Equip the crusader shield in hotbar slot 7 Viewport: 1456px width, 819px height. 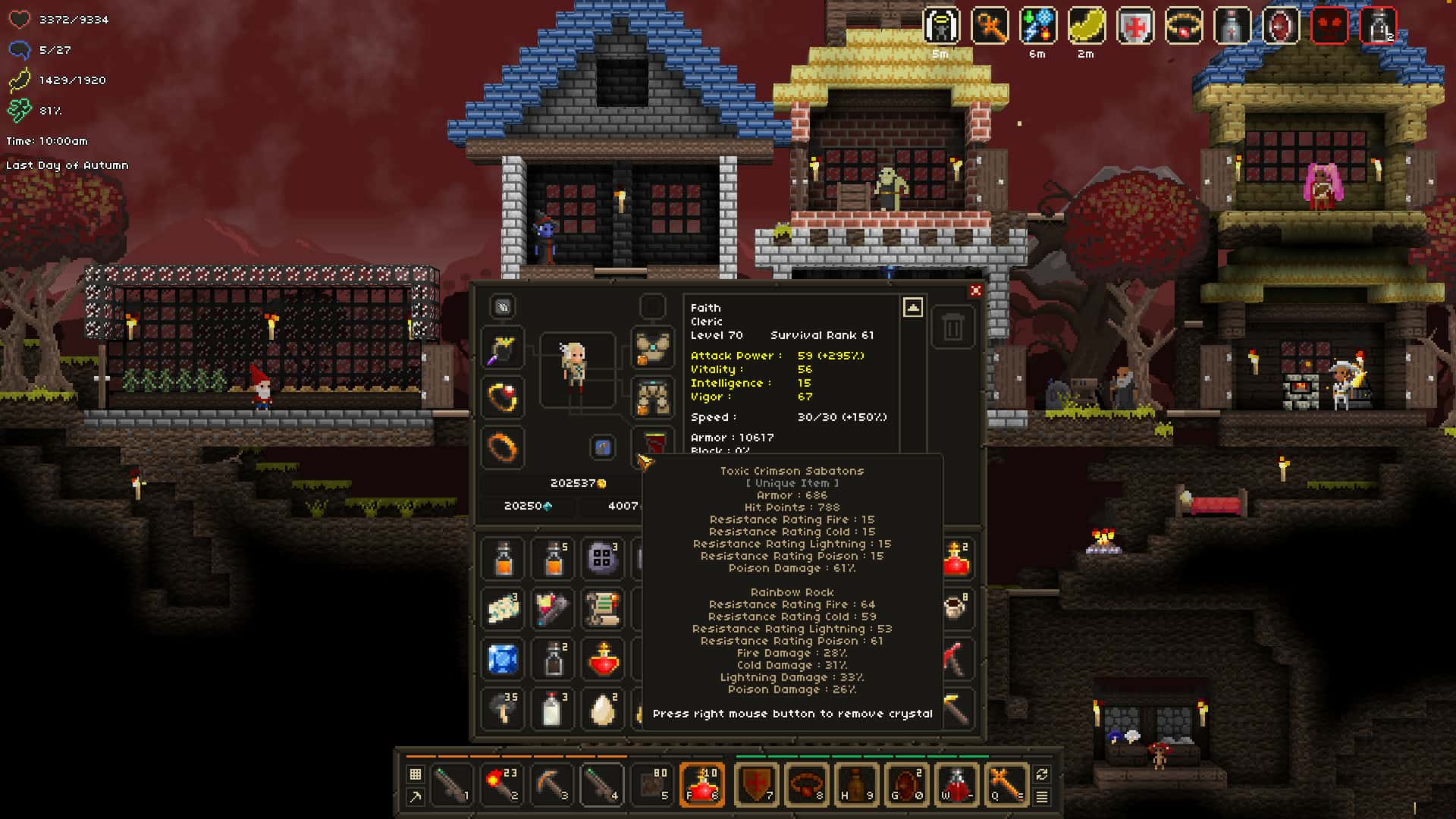click(756, 785)
